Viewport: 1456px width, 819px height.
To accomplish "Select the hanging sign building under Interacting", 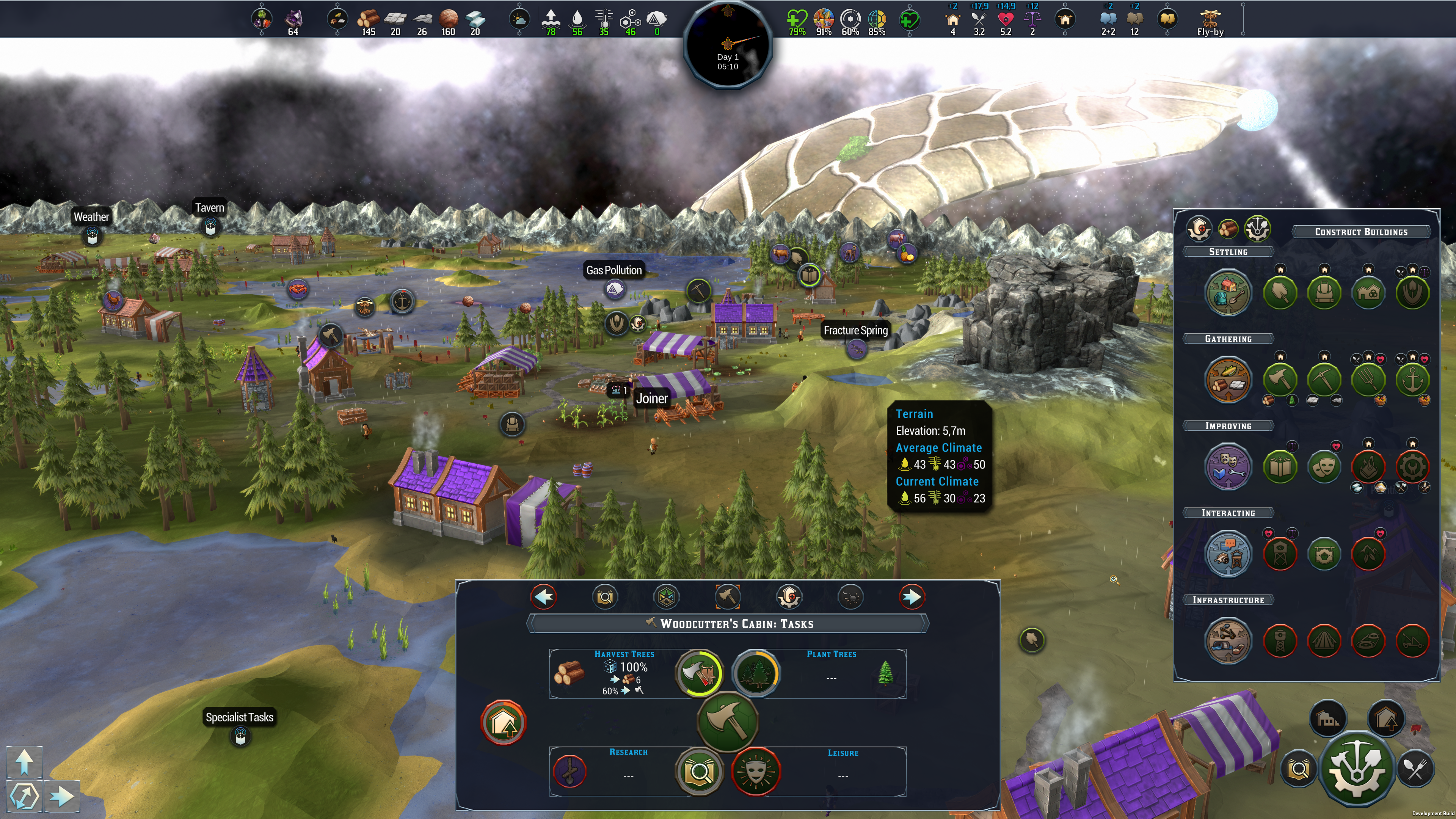I will tap(1324, 553).
